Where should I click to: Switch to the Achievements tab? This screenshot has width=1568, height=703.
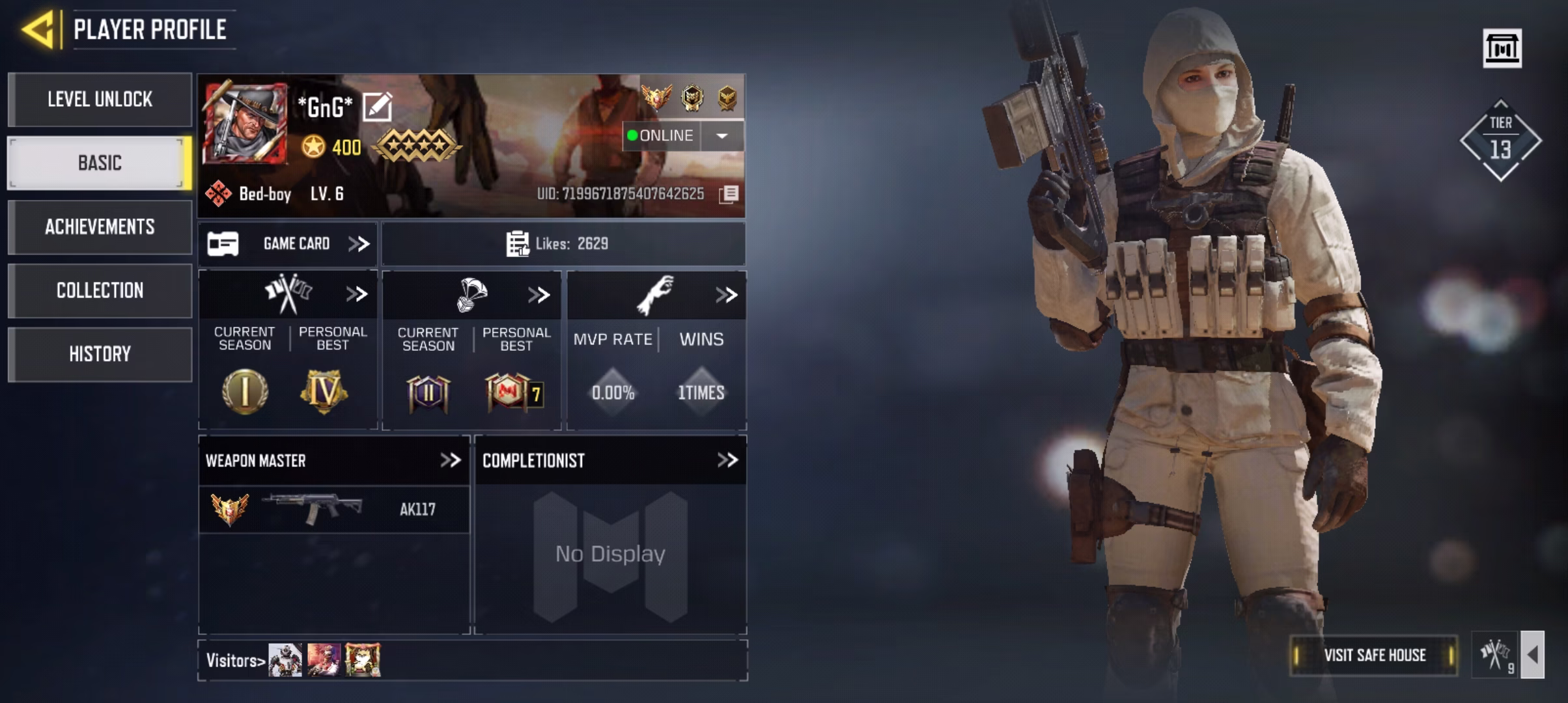tap(100, 227)
